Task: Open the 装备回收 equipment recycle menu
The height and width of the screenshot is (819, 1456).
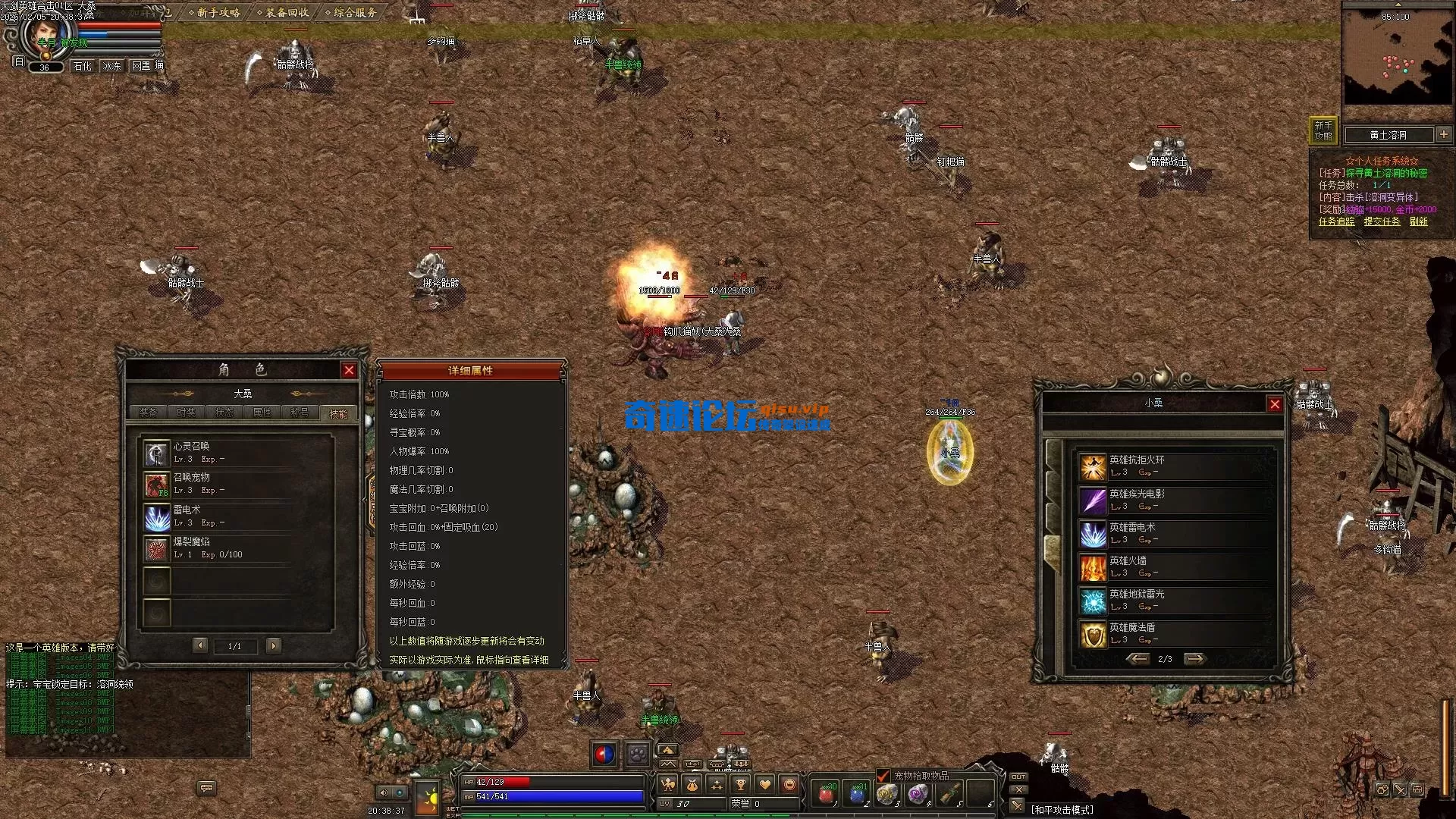Action: 283,12
